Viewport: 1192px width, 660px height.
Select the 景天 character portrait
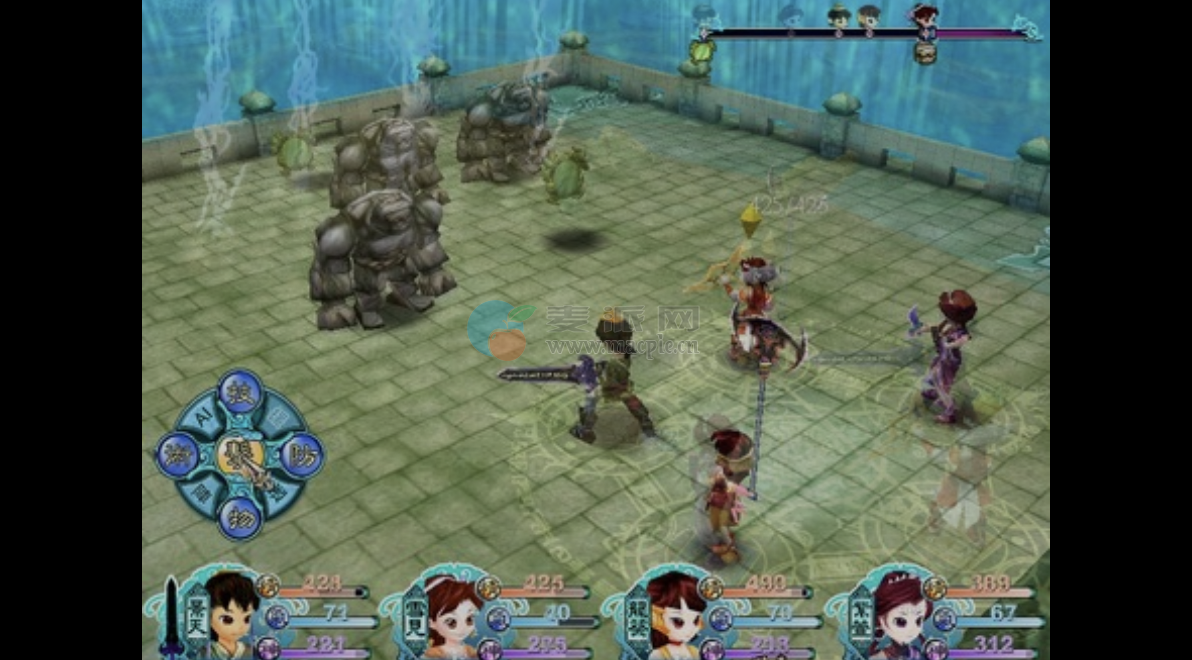click(230, 610)
